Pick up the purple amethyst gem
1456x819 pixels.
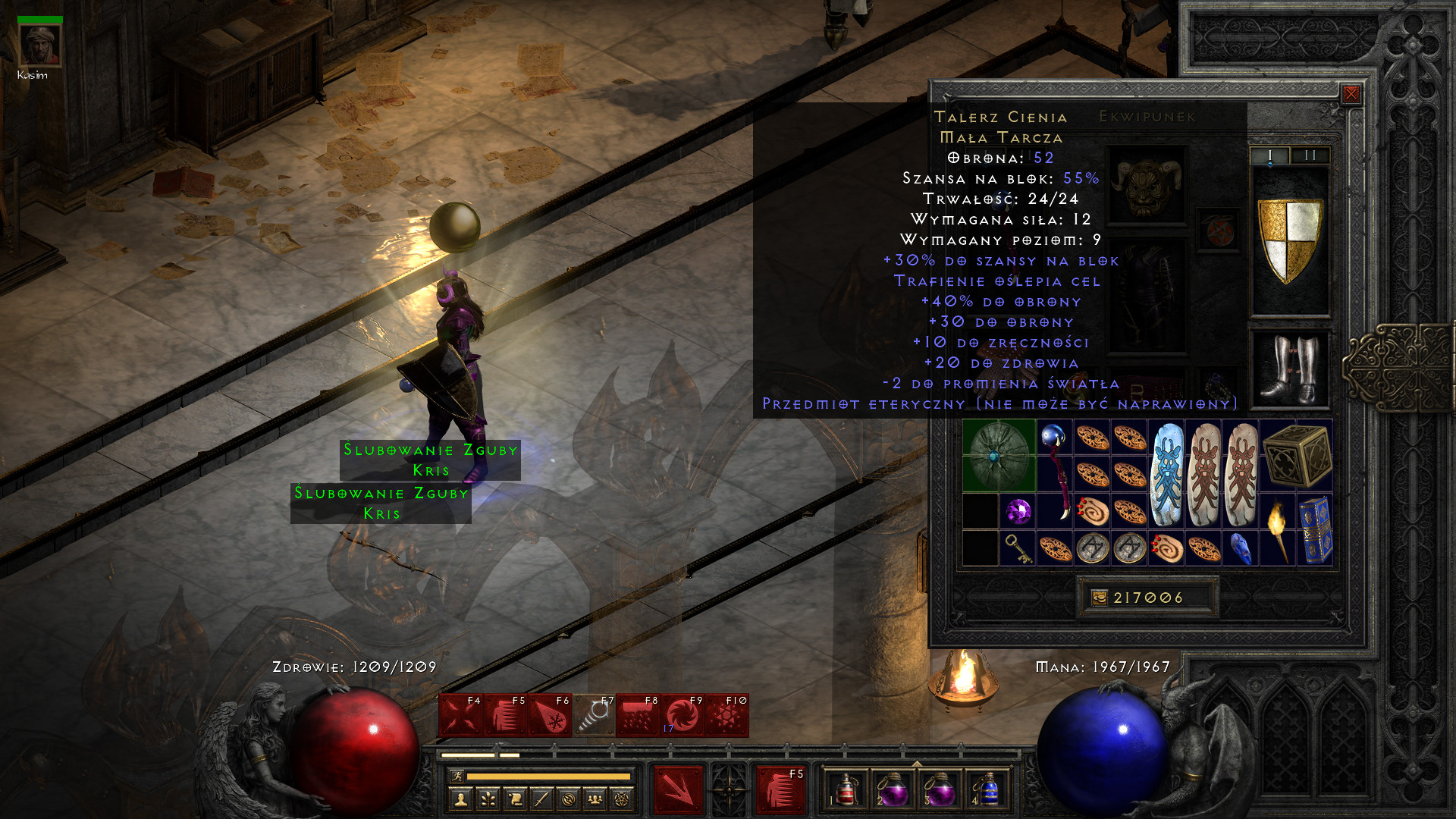coord(1018,511)
